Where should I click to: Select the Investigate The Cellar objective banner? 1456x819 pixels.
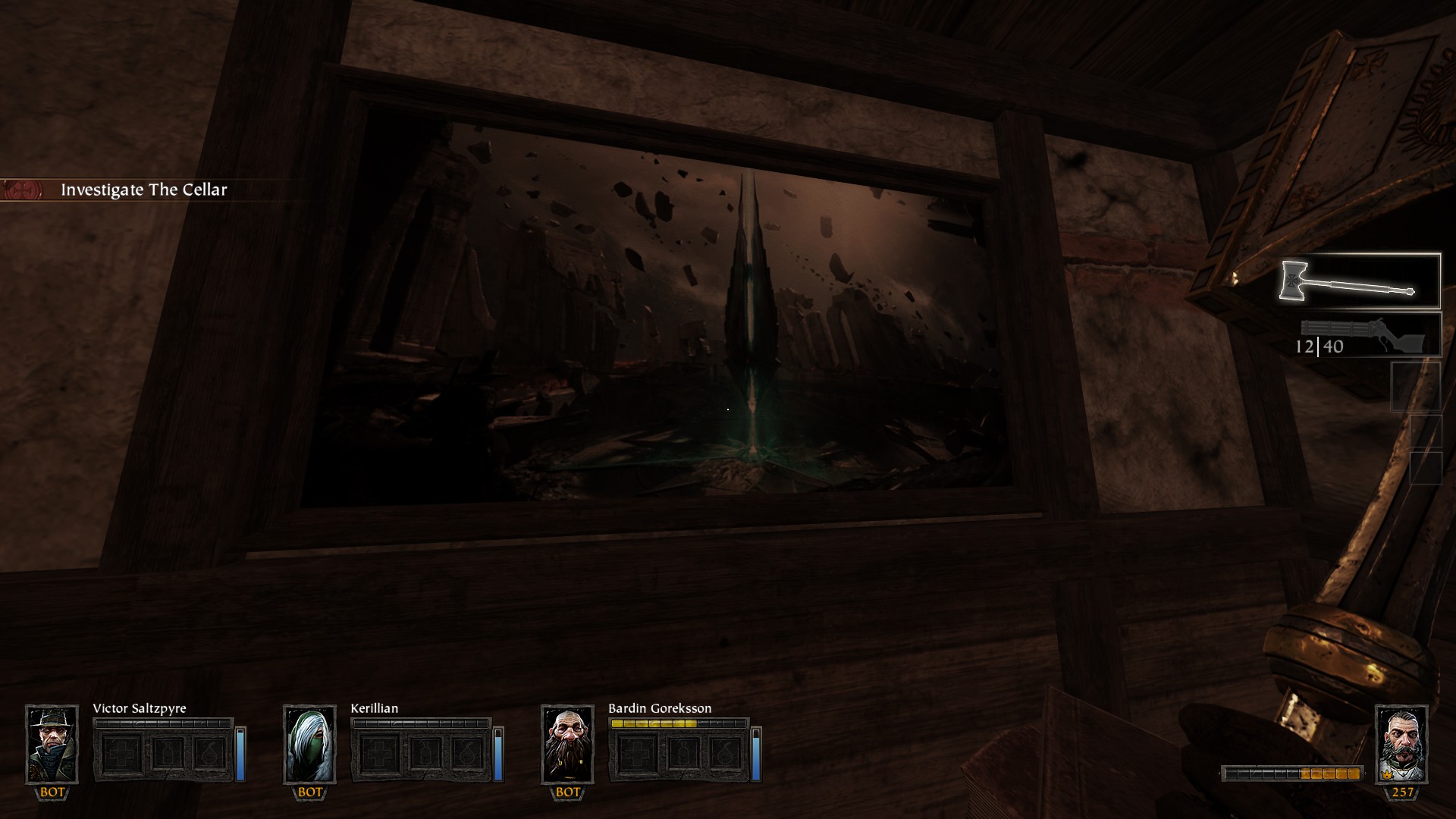(144, 190)
